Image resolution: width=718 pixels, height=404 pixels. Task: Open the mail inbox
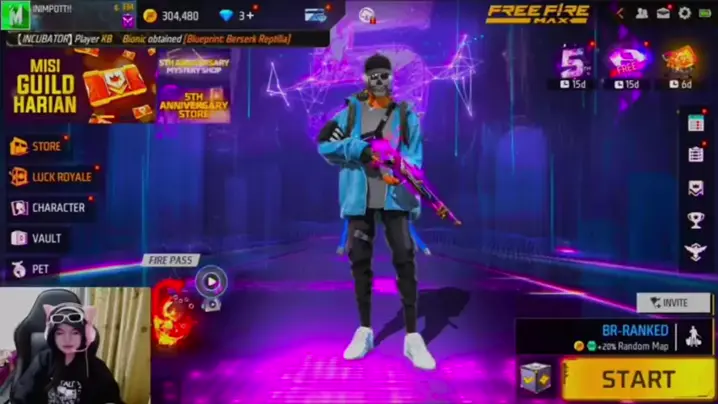pyautogui.click(x=663, y=13)
